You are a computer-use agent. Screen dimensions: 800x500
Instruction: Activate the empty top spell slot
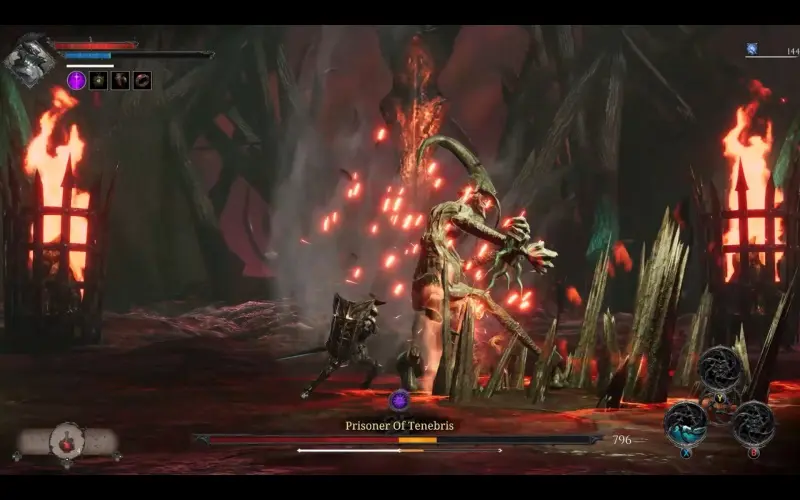[x=720, y=369]
